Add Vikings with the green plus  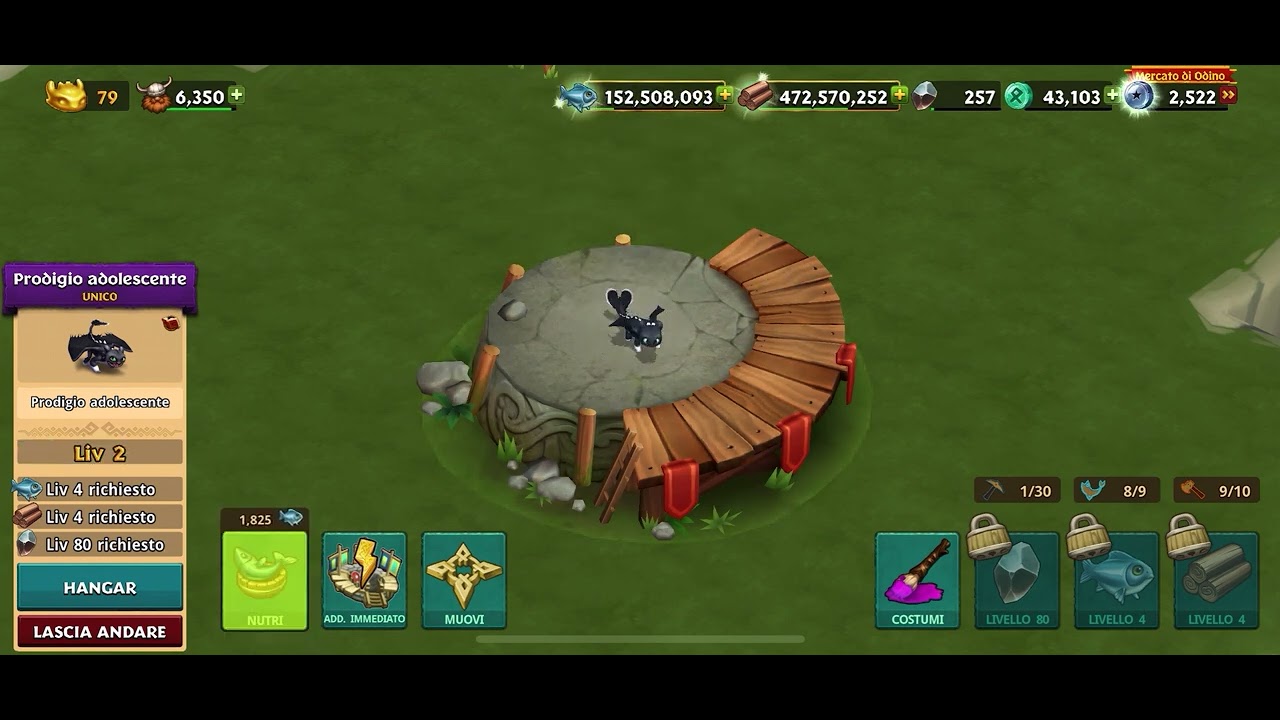pyautogui.click(x=236, y=95)
